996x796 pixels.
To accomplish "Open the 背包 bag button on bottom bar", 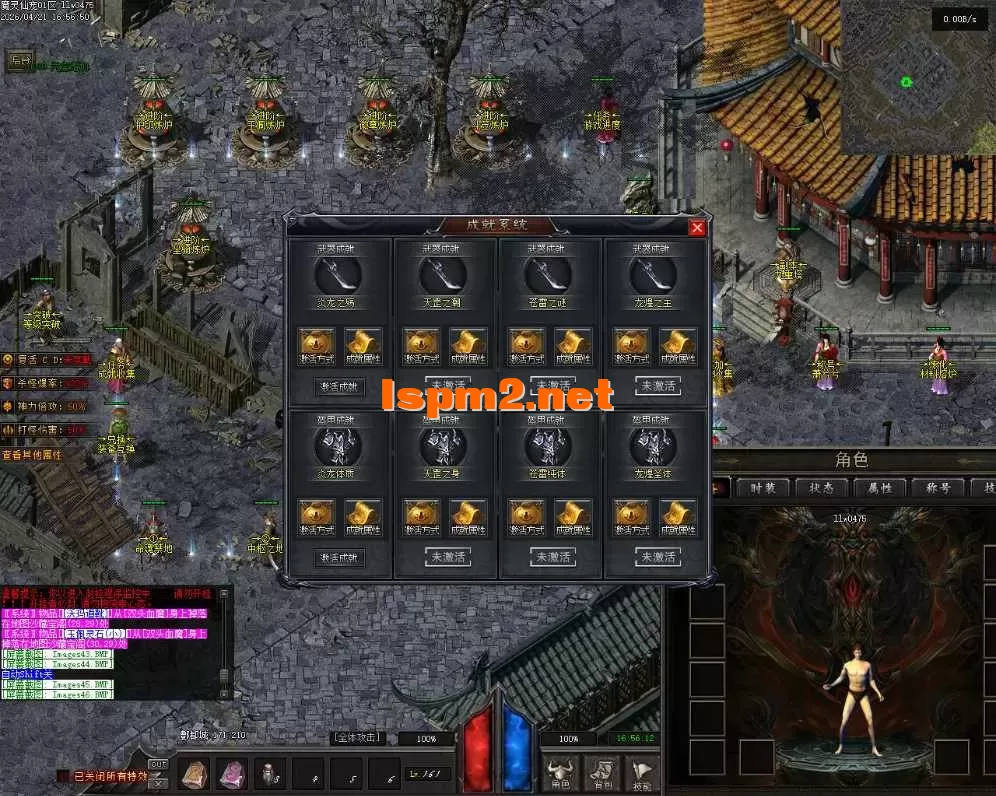I will (600, 773).
